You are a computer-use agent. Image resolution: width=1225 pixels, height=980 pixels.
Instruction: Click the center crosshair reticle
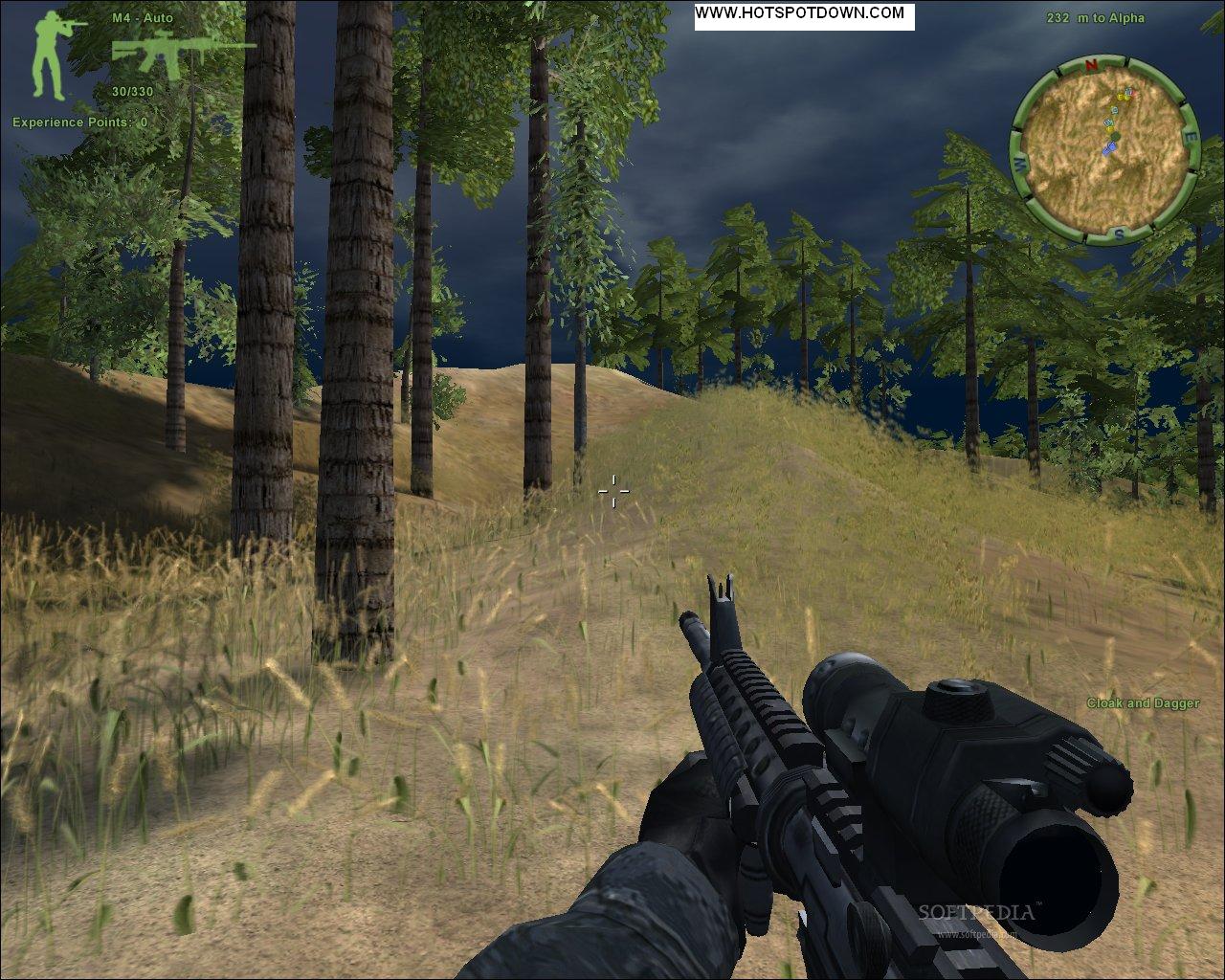click(612, 491)
